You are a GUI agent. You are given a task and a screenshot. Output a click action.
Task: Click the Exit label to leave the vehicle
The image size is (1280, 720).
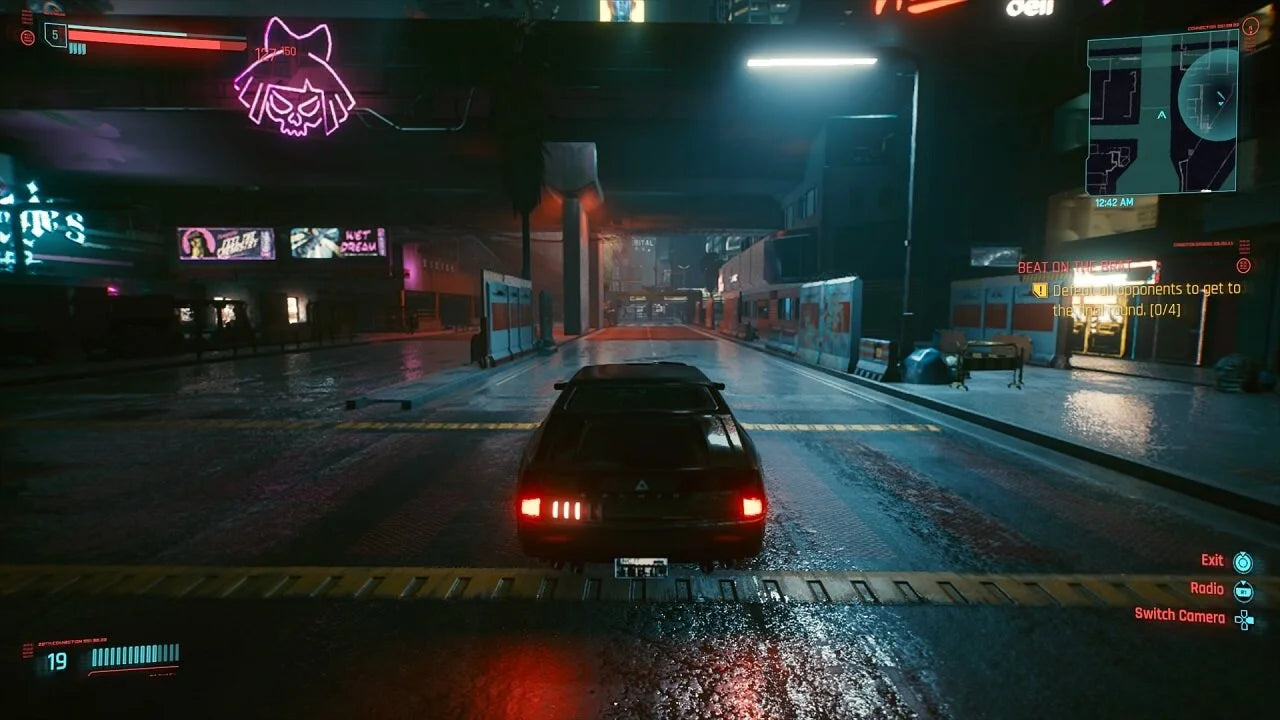pyautogui.click(x=1211, y=560)
